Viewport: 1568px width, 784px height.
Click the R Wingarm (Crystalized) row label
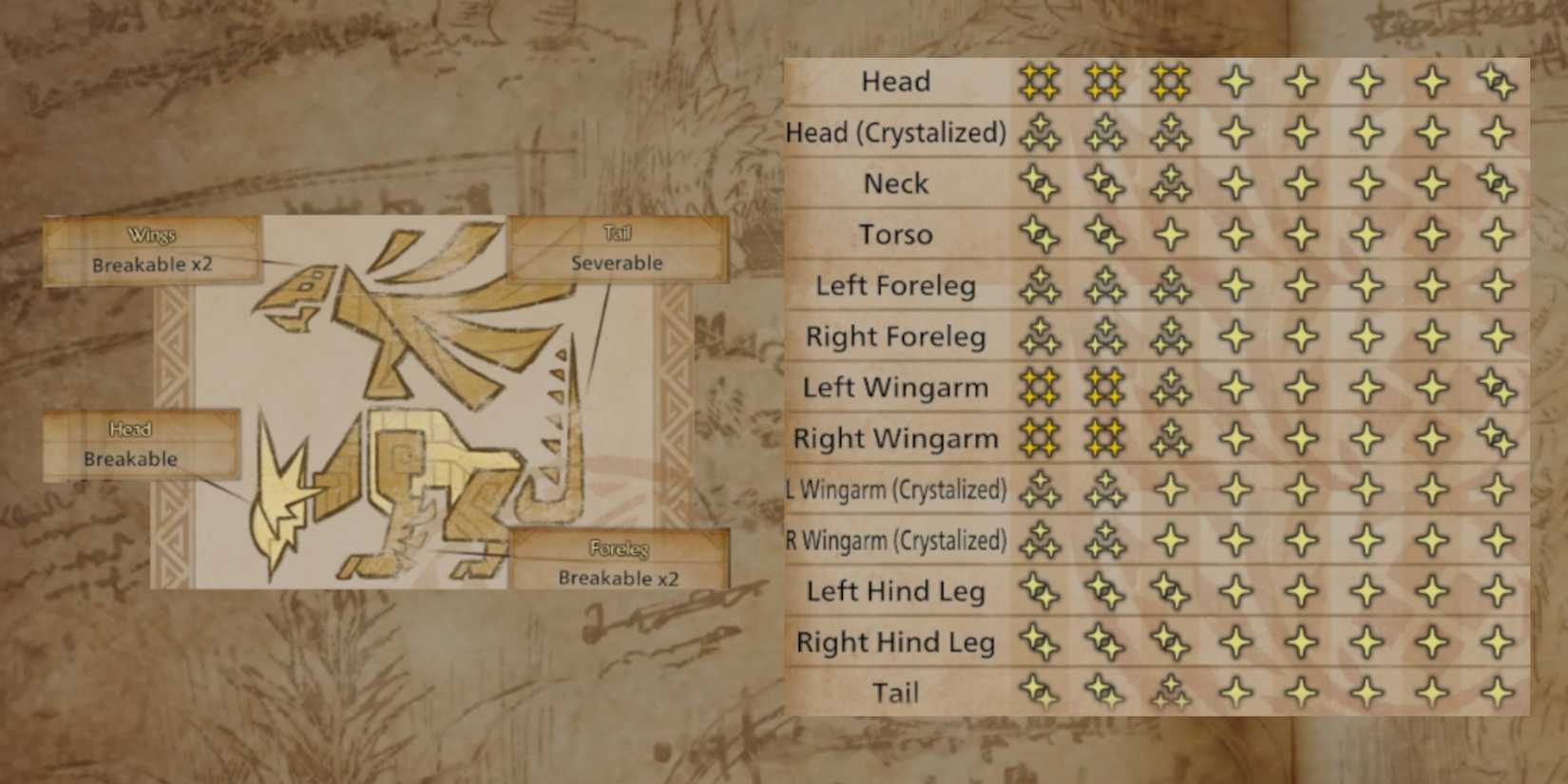(x=897, y=540)
